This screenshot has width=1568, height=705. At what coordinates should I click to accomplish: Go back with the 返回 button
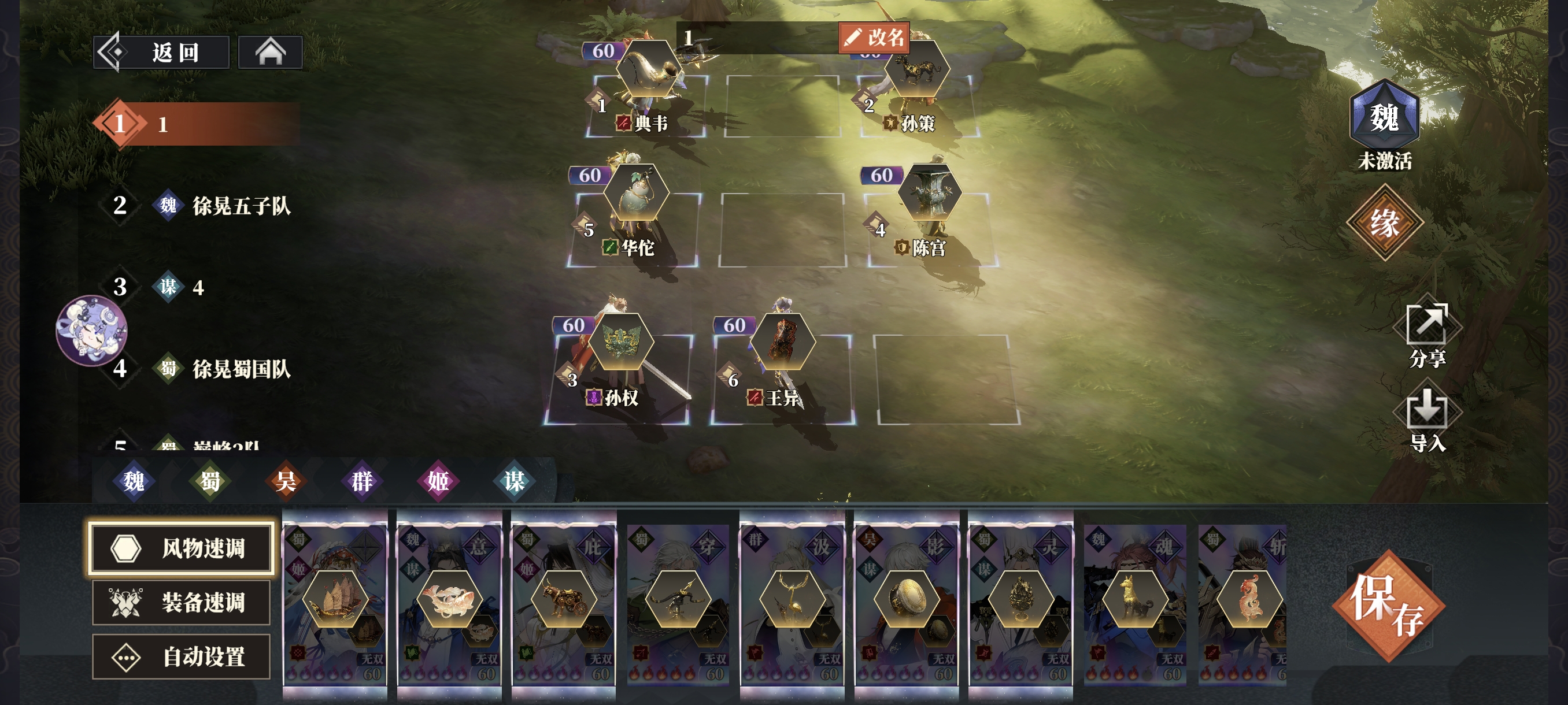point(162,53)
